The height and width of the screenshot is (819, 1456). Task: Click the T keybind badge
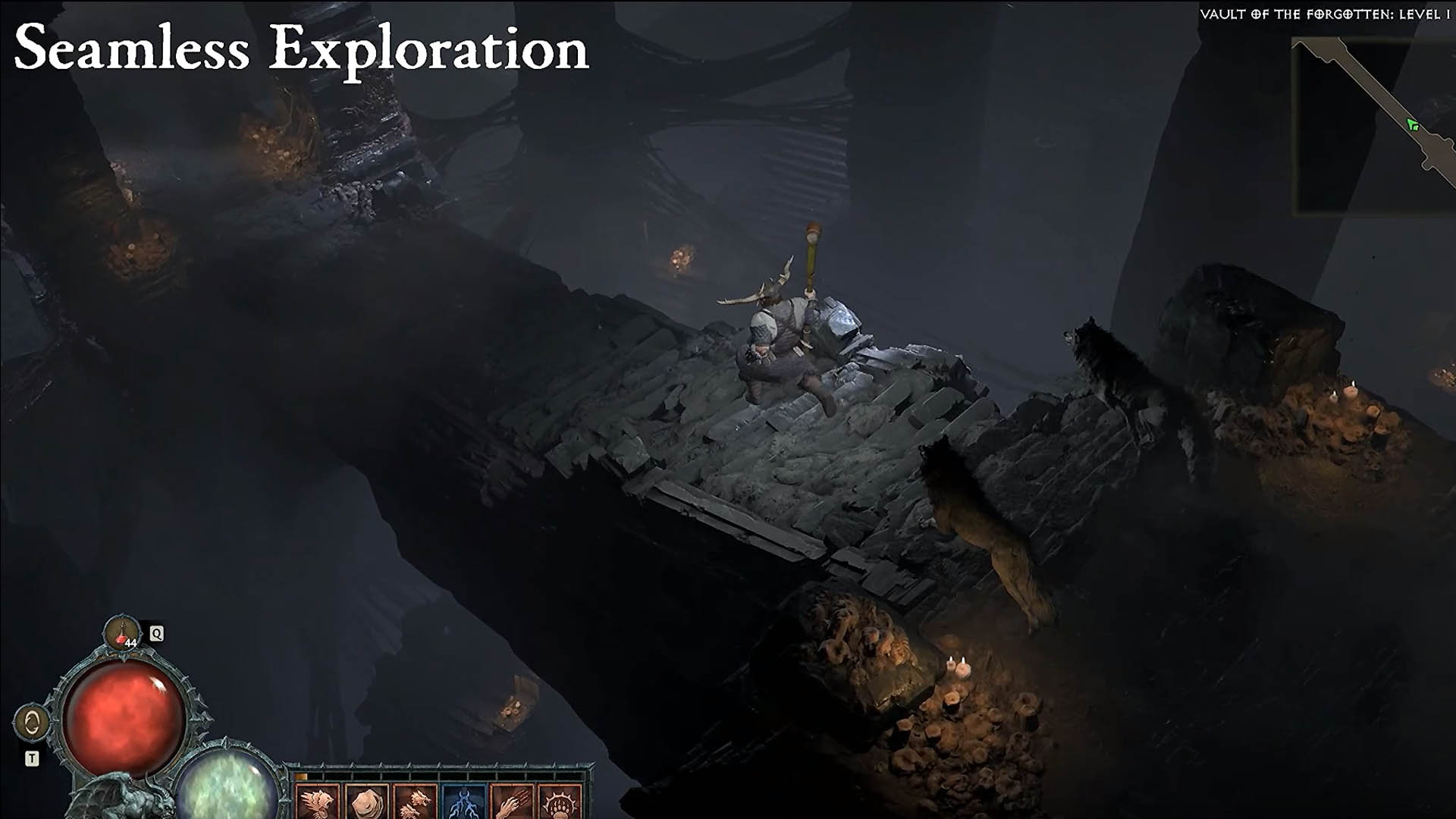[32, 756]
